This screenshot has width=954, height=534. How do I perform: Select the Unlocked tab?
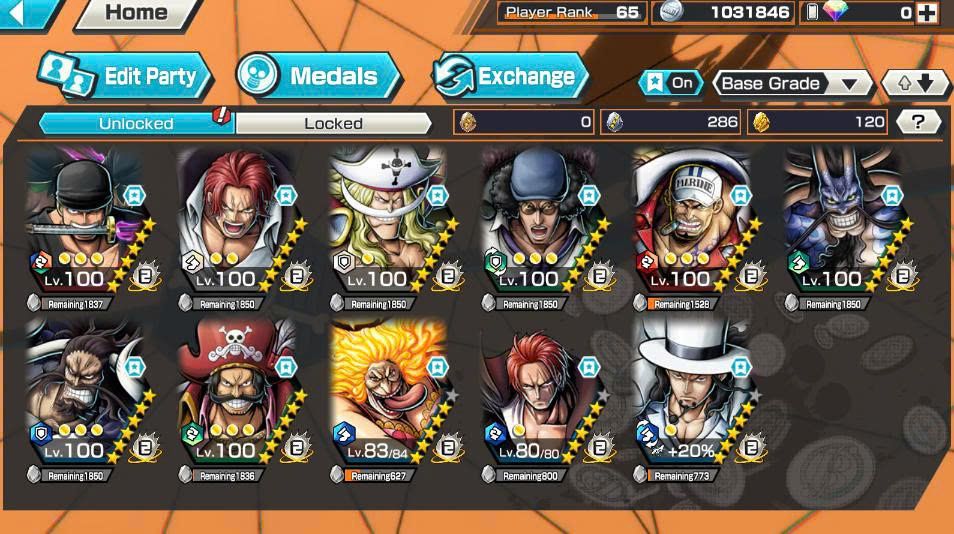136,123
